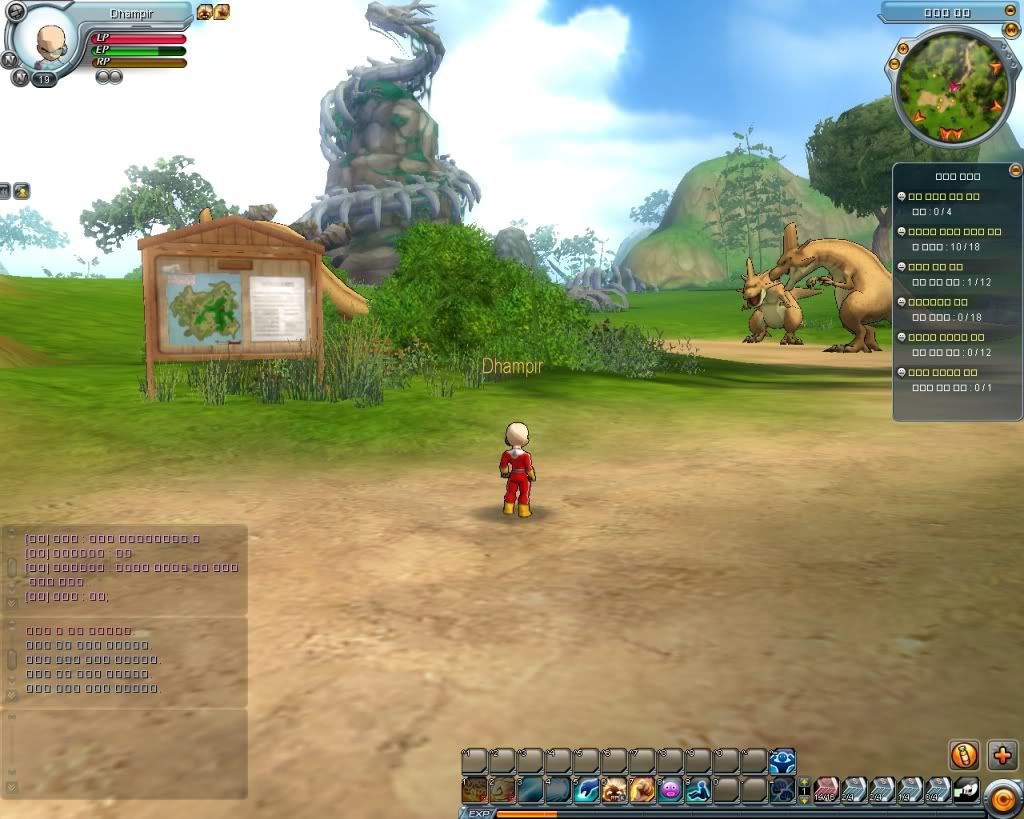This screenshot has height=819, width=1024.
Task: Click Dhampir's character portrait
Action: pos(46,42)
